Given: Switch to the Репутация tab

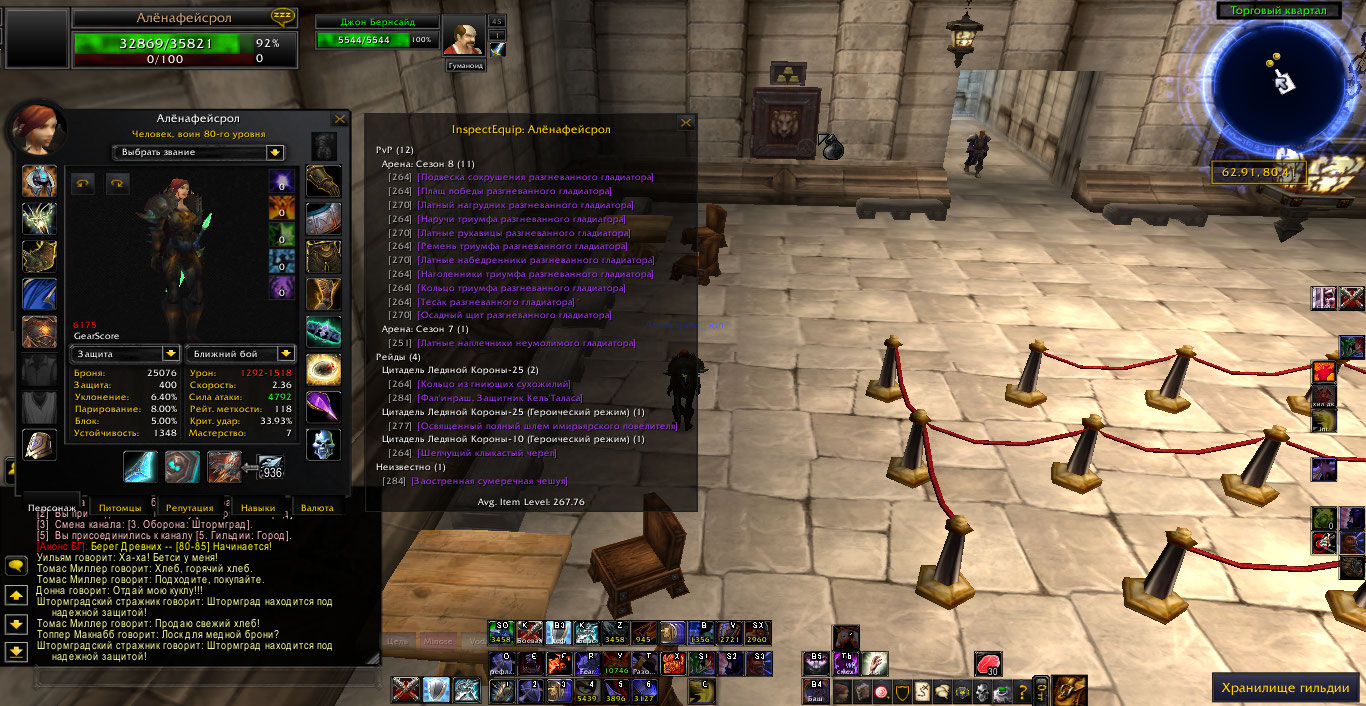Looking at the screenshot, I should [189, 508].
